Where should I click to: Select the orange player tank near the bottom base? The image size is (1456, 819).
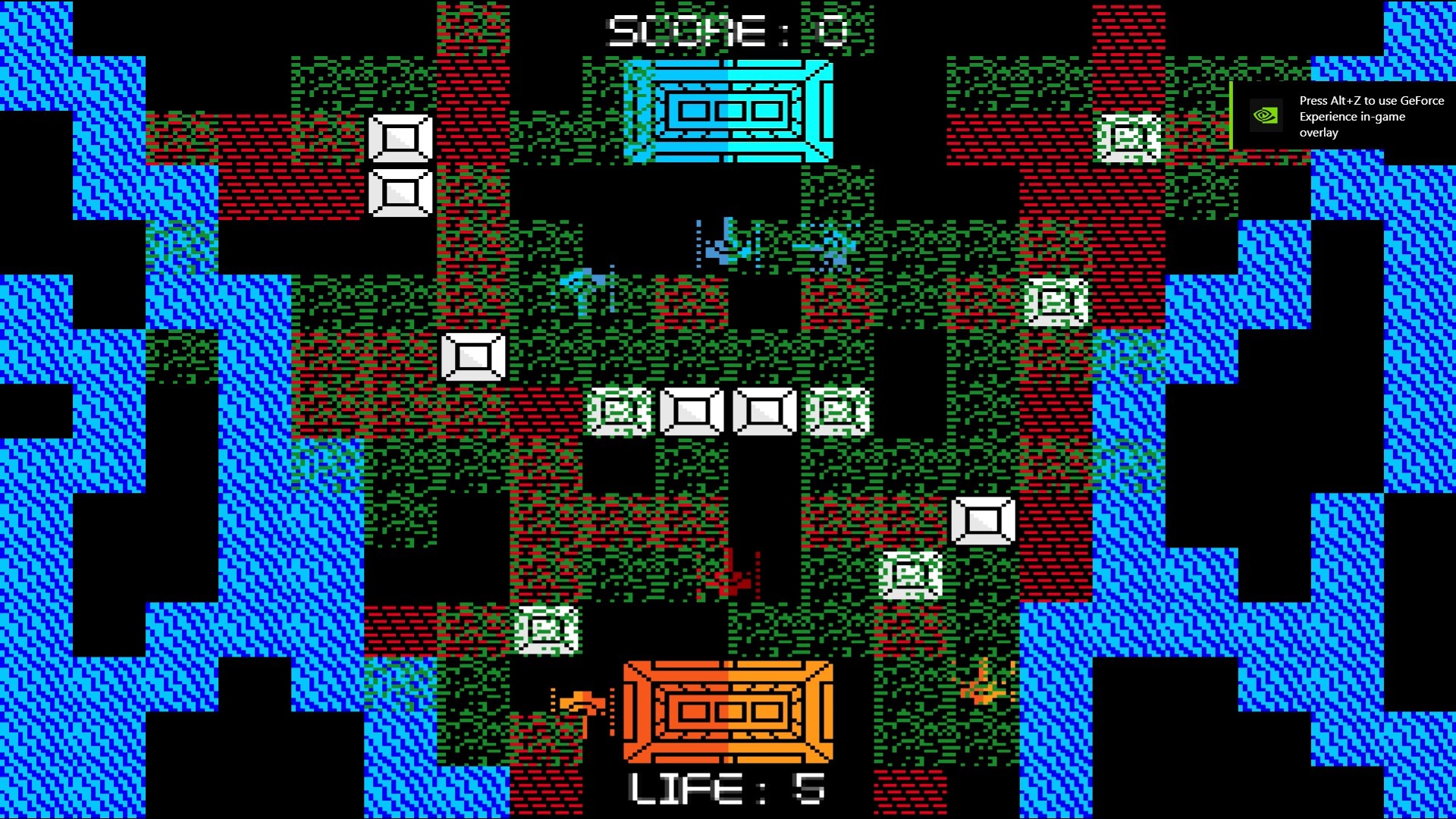coord(582,705)
